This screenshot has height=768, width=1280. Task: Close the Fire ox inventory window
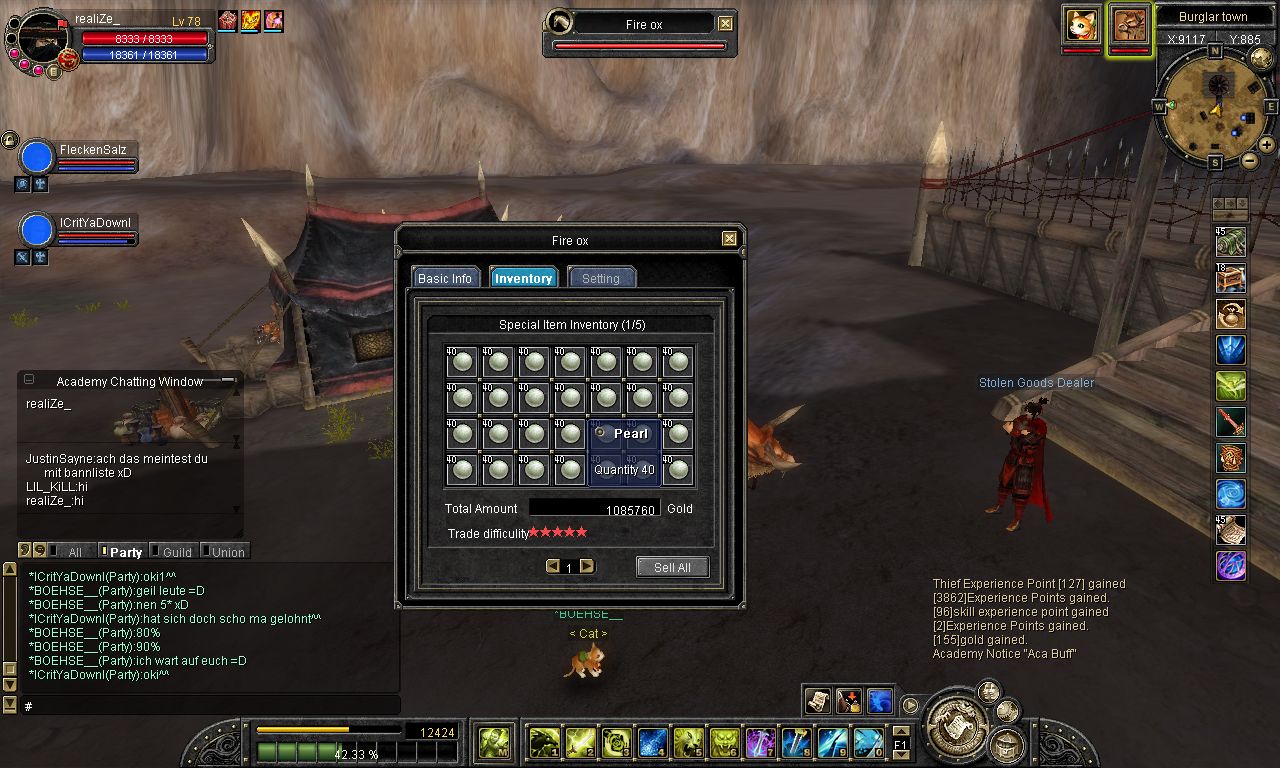coord(729,239)
